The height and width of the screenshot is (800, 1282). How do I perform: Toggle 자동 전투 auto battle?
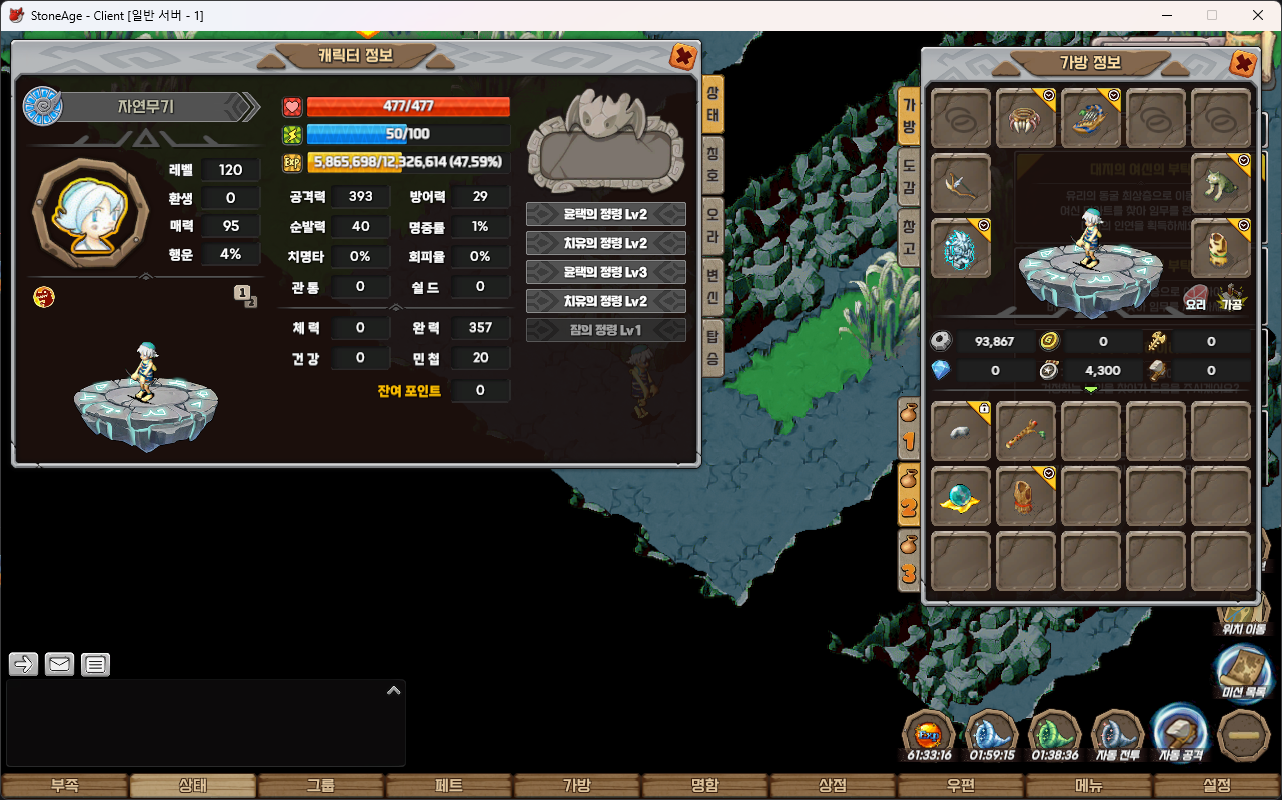[1117, 737]
